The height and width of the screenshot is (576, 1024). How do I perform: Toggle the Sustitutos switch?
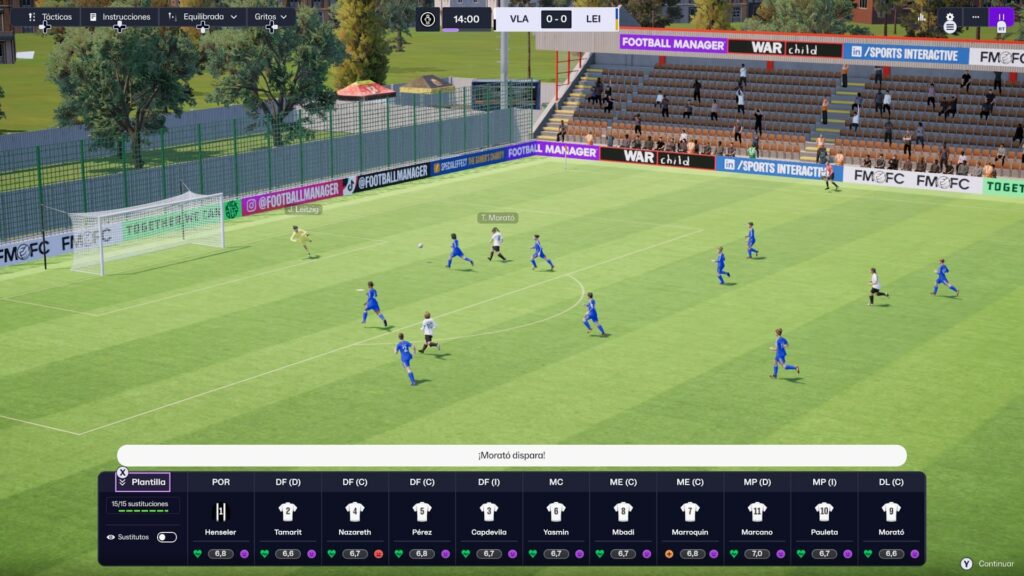point(167,537)
